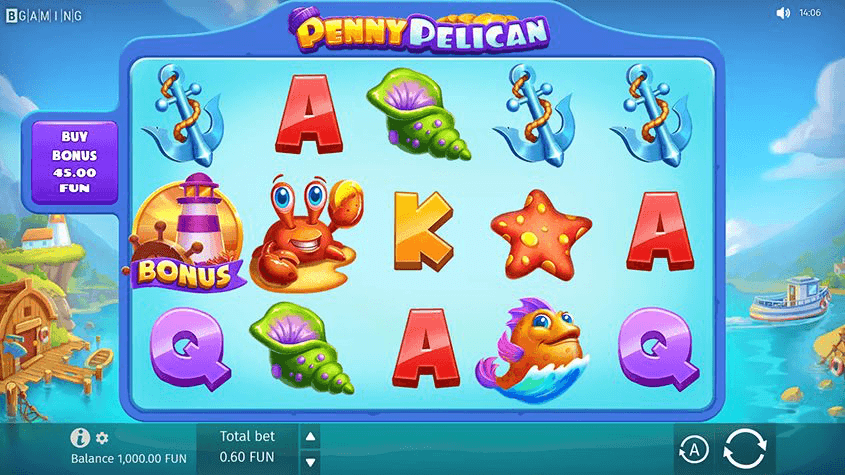This screenshot has height=475, width=845.
Task: Toggle the sound speaker icon
Action: pyautogui.click(x=783, y=13)
